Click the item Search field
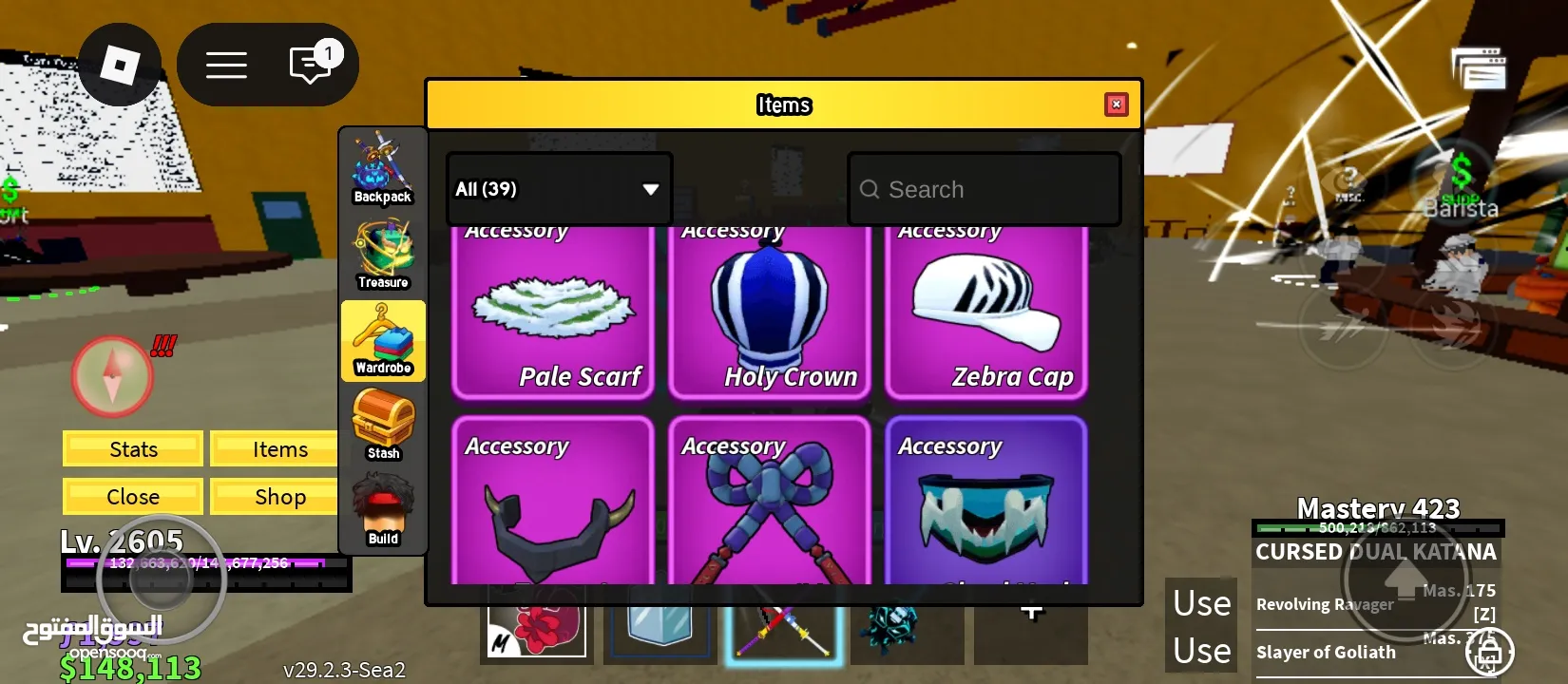Image resolution: width=1568 pixels, height=684 pixels. tap(985, 190)
